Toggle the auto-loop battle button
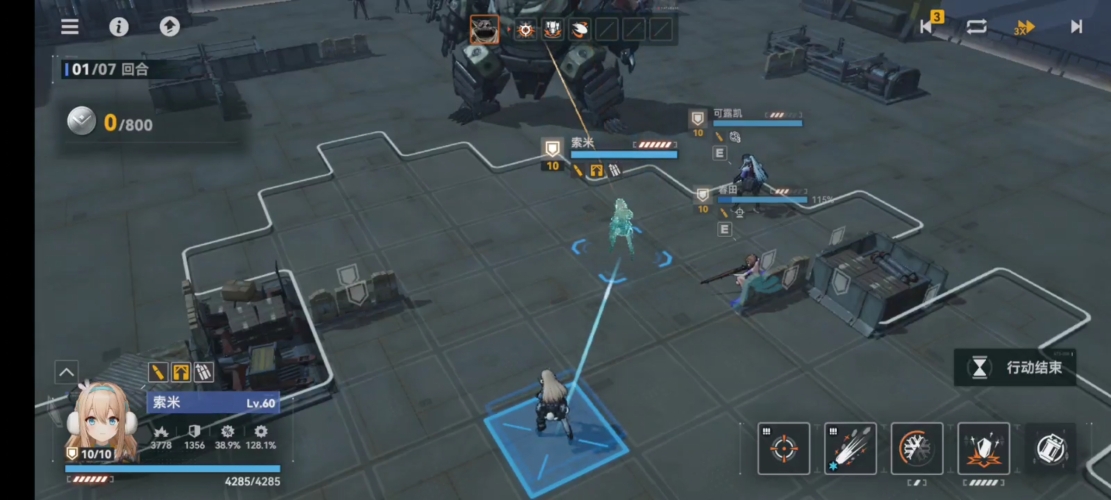The image size is (1111, 500). (x=976, y=27)
